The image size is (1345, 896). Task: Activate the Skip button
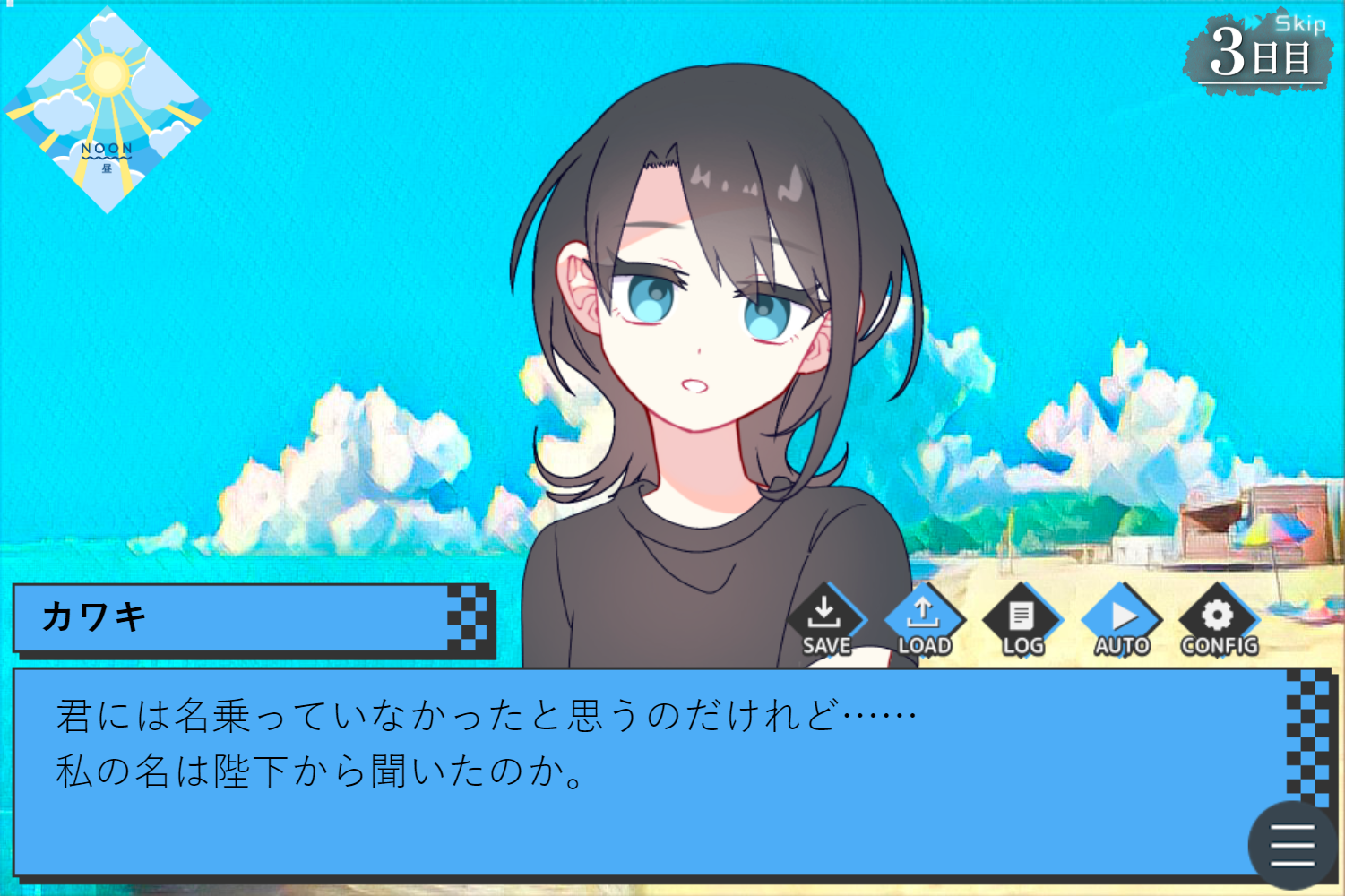pos(1299,24)
